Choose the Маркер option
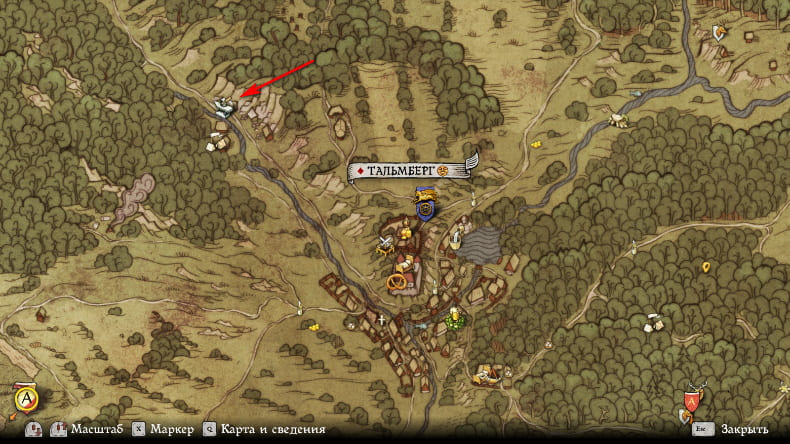790x444 pixels. pos(171,429)
